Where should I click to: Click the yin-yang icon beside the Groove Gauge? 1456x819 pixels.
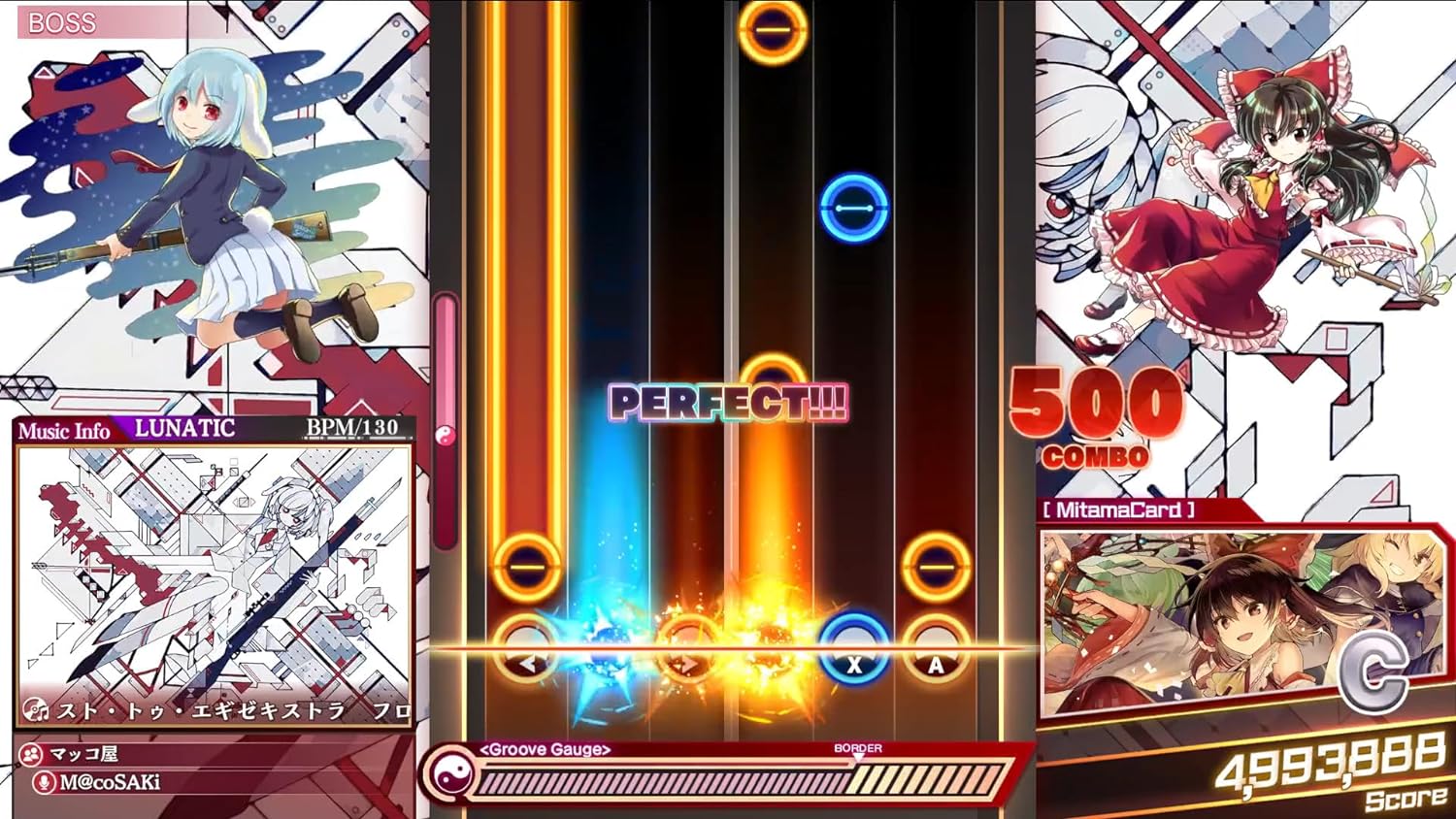pyautogui.click(x=450, y=776)
